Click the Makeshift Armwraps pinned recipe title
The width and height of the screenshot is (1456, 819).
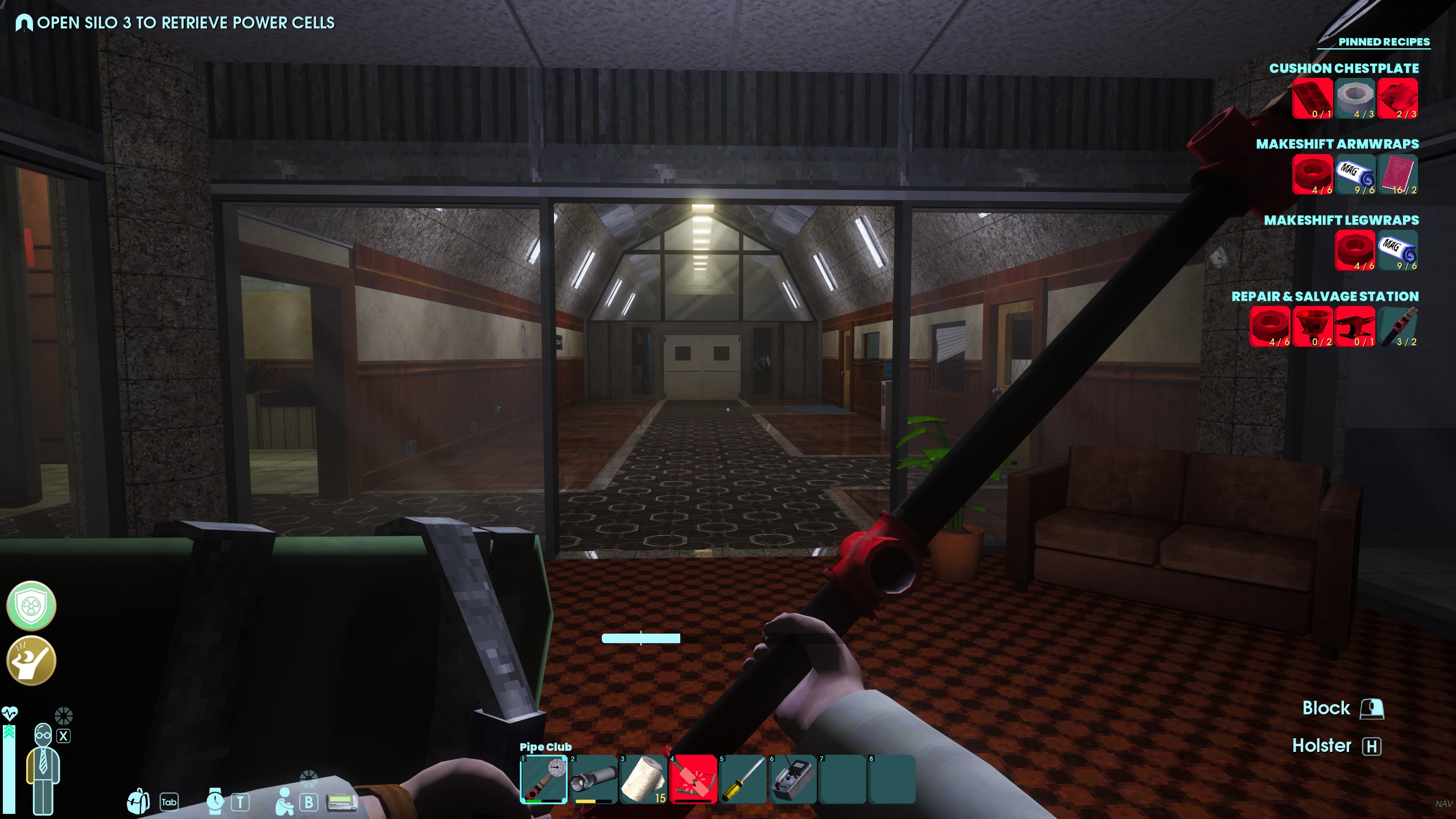click(1337, 144)
